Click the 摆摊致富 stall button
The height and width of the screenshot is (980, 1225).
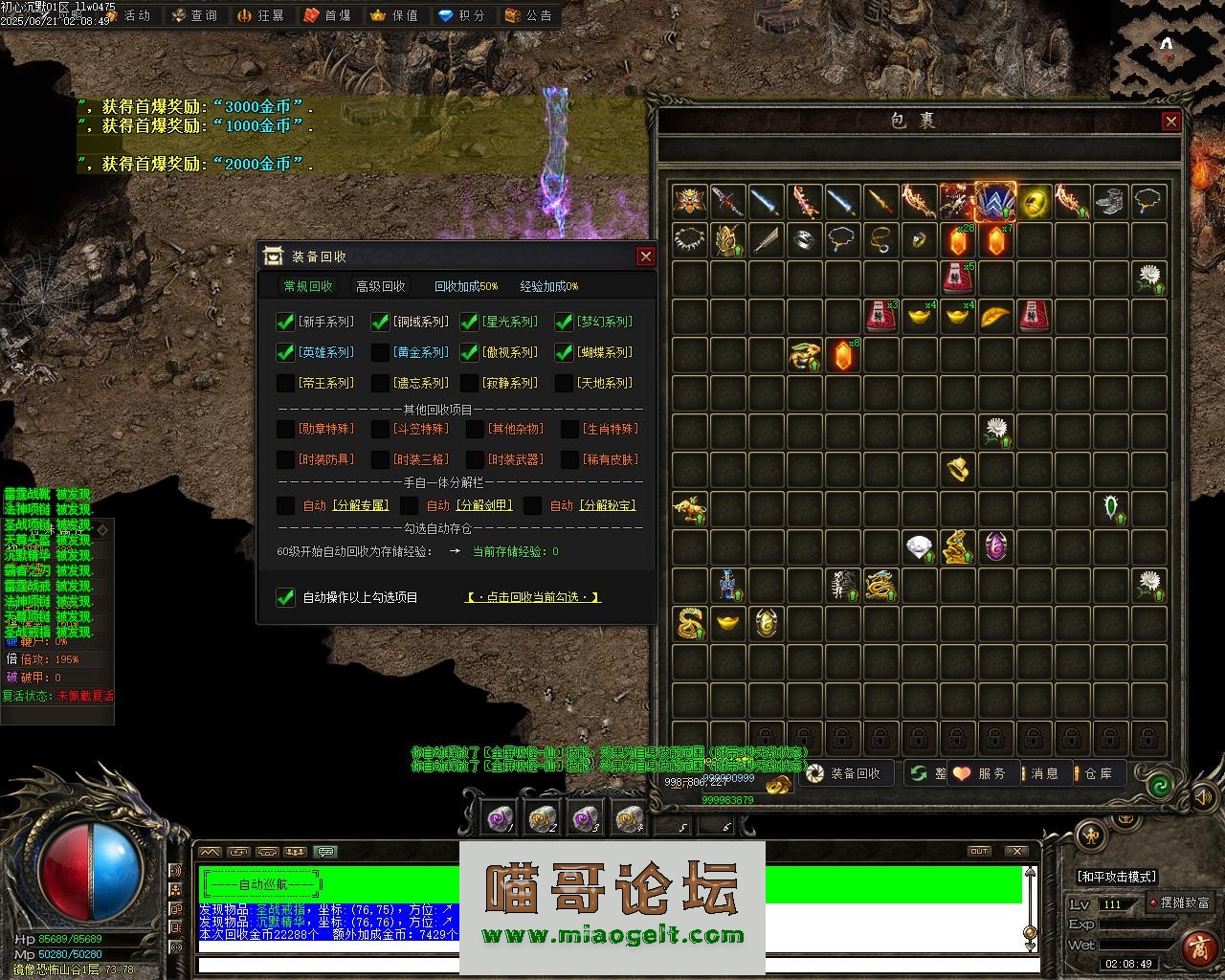click(x=1181, y=902)
